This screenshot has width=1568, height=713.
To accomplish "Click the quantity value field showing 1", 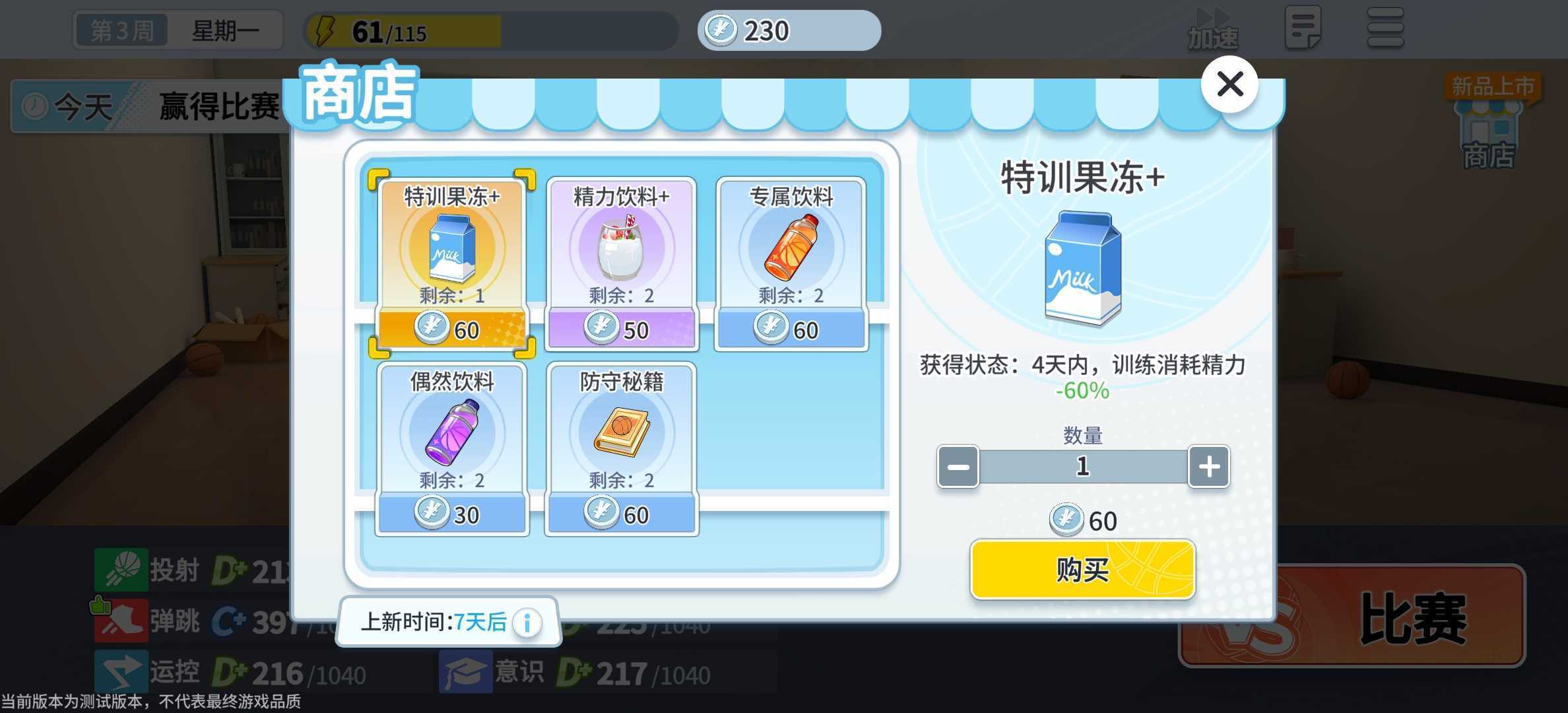I will [1082, 465].
